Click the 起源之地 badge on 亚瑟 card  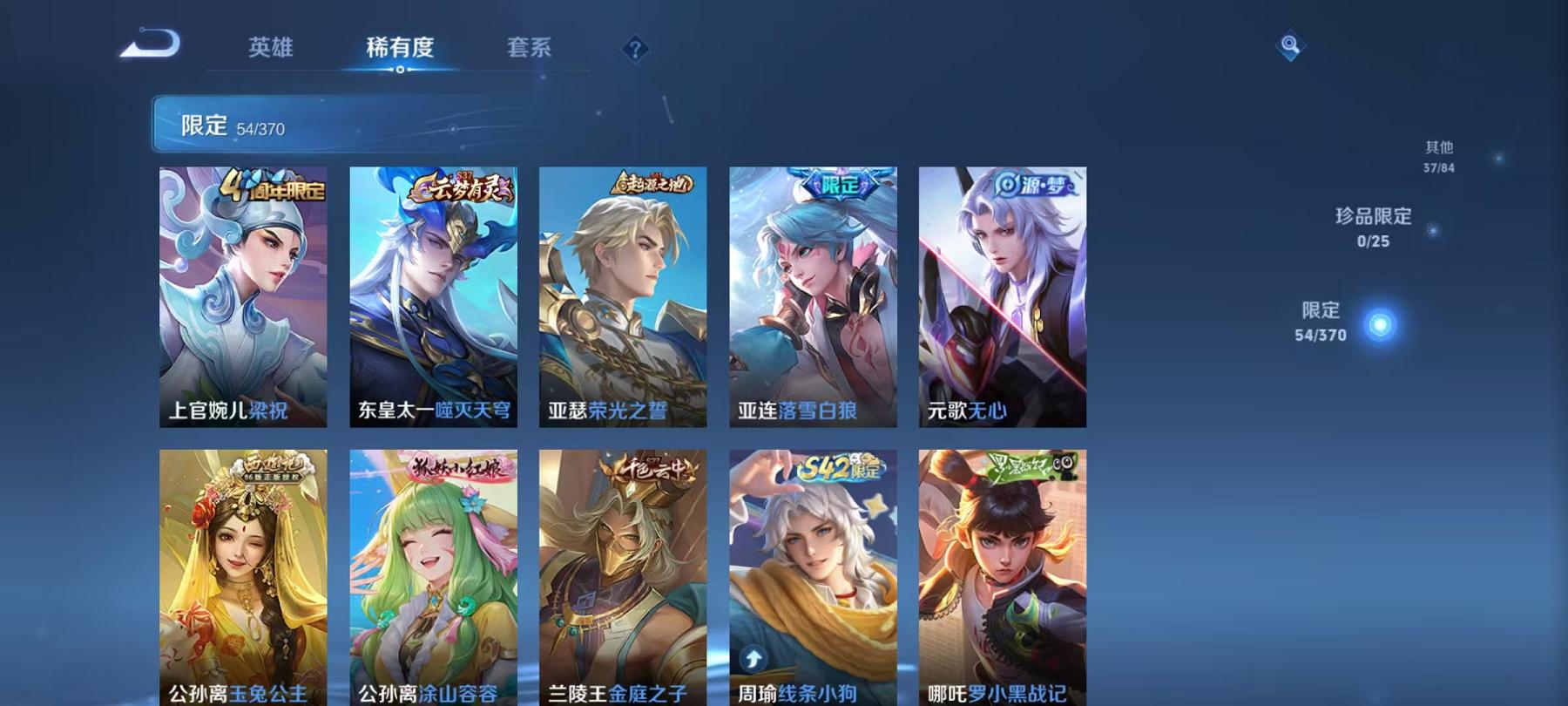(653, 185)
